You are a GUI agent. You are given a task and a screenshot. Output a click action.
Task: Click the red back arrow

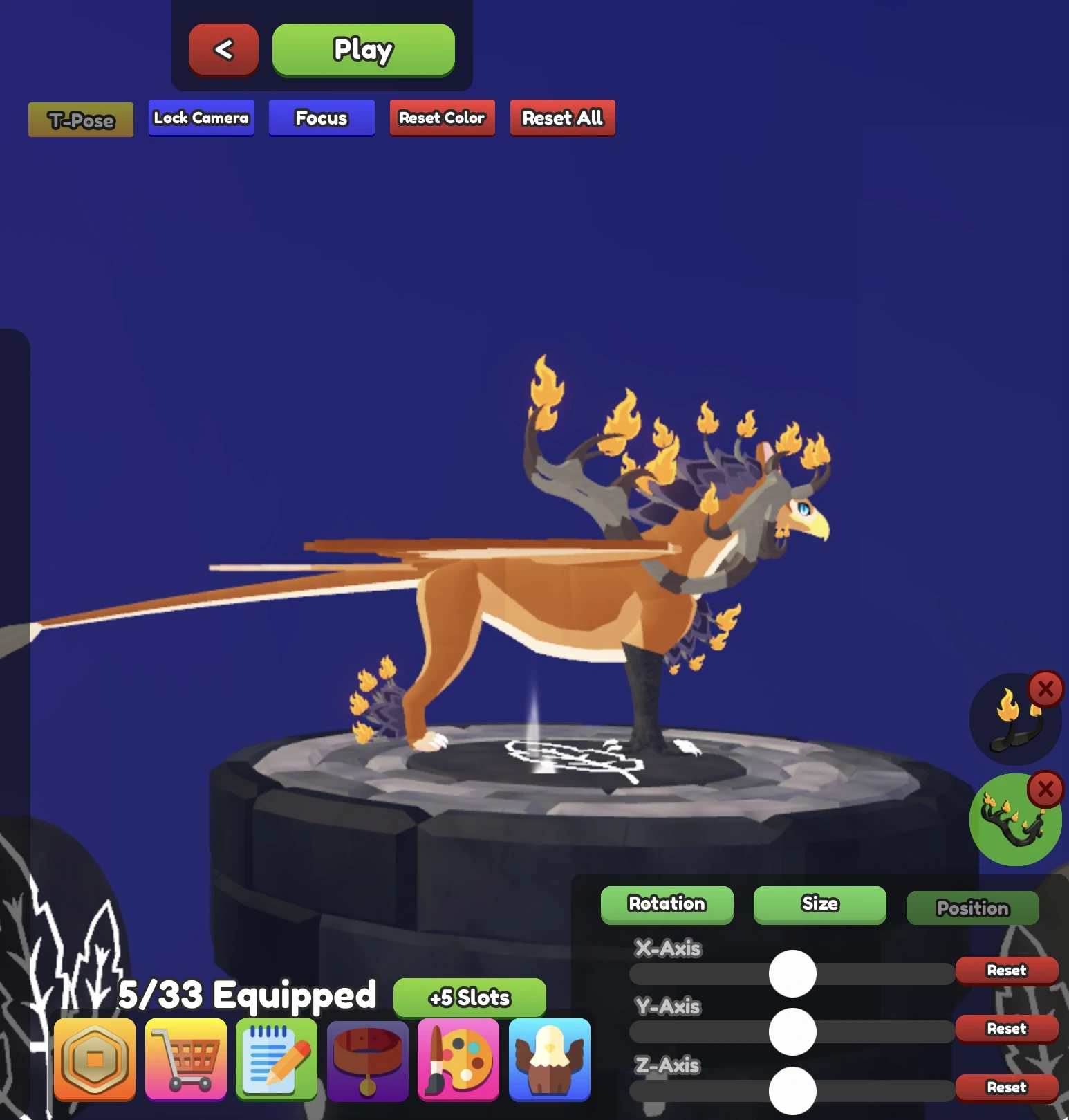click(x=223, y=49)
